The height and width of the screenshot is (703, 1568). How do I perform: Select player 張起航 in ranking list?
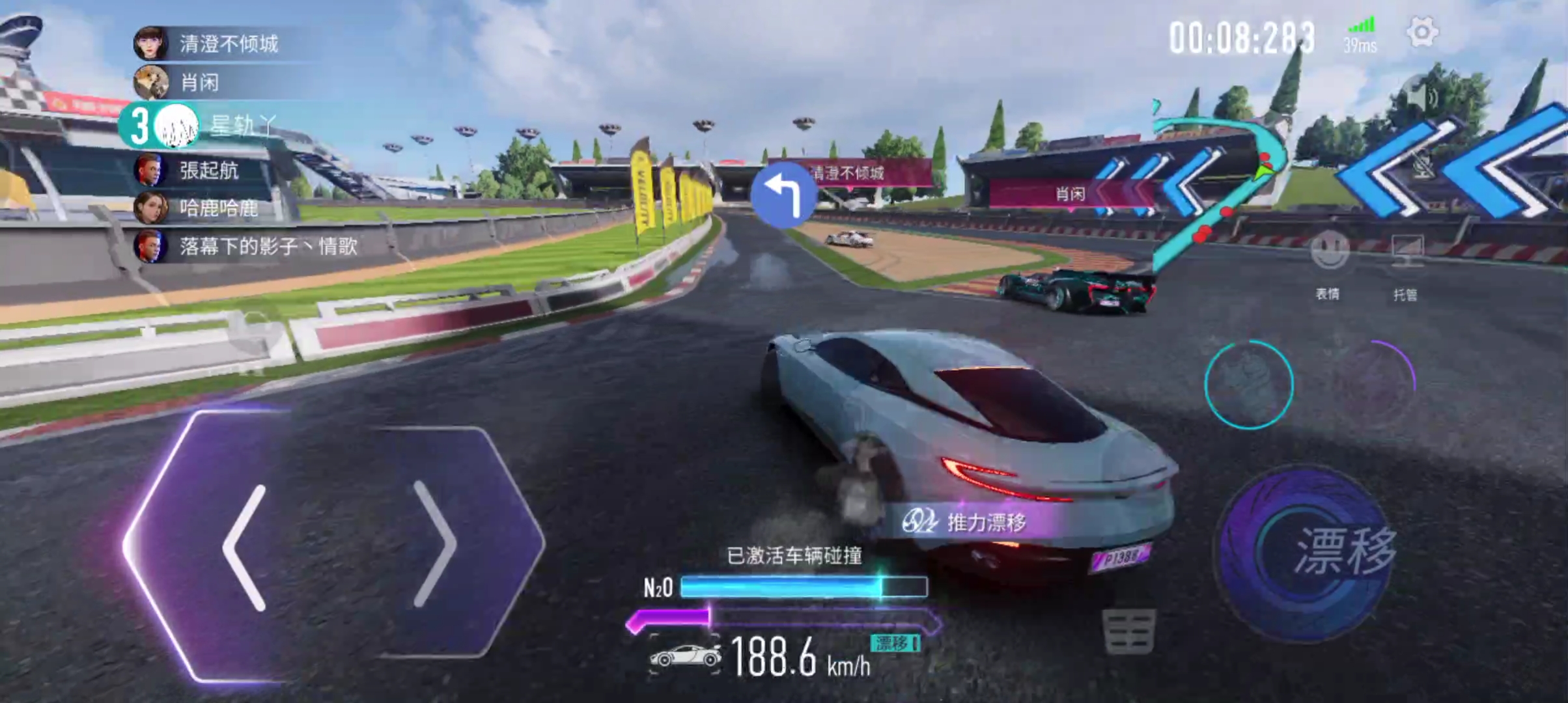click(x=208, y=171)
